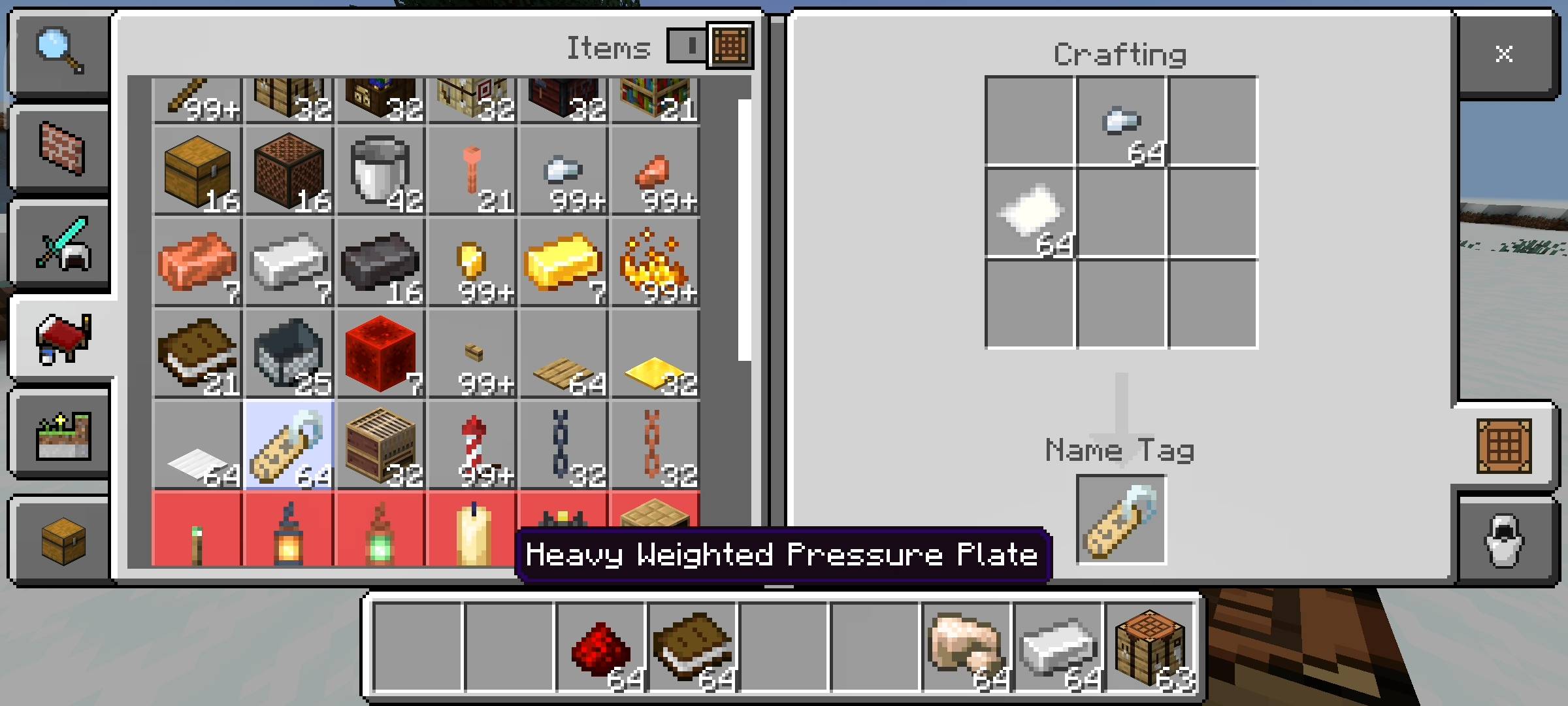Viewport: 1568px width, 706px height.
Task: Select the name tag recipe in item grid
Action: click(x=289, y=446)
